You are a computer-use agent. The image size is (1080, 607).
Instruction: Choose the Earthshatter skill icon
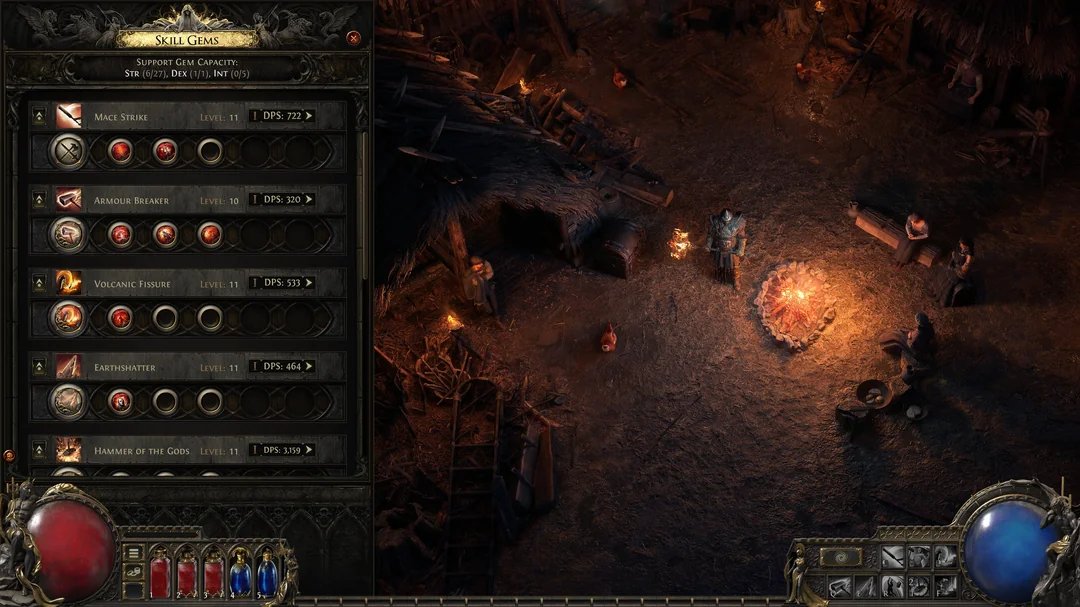coord(69,366)
